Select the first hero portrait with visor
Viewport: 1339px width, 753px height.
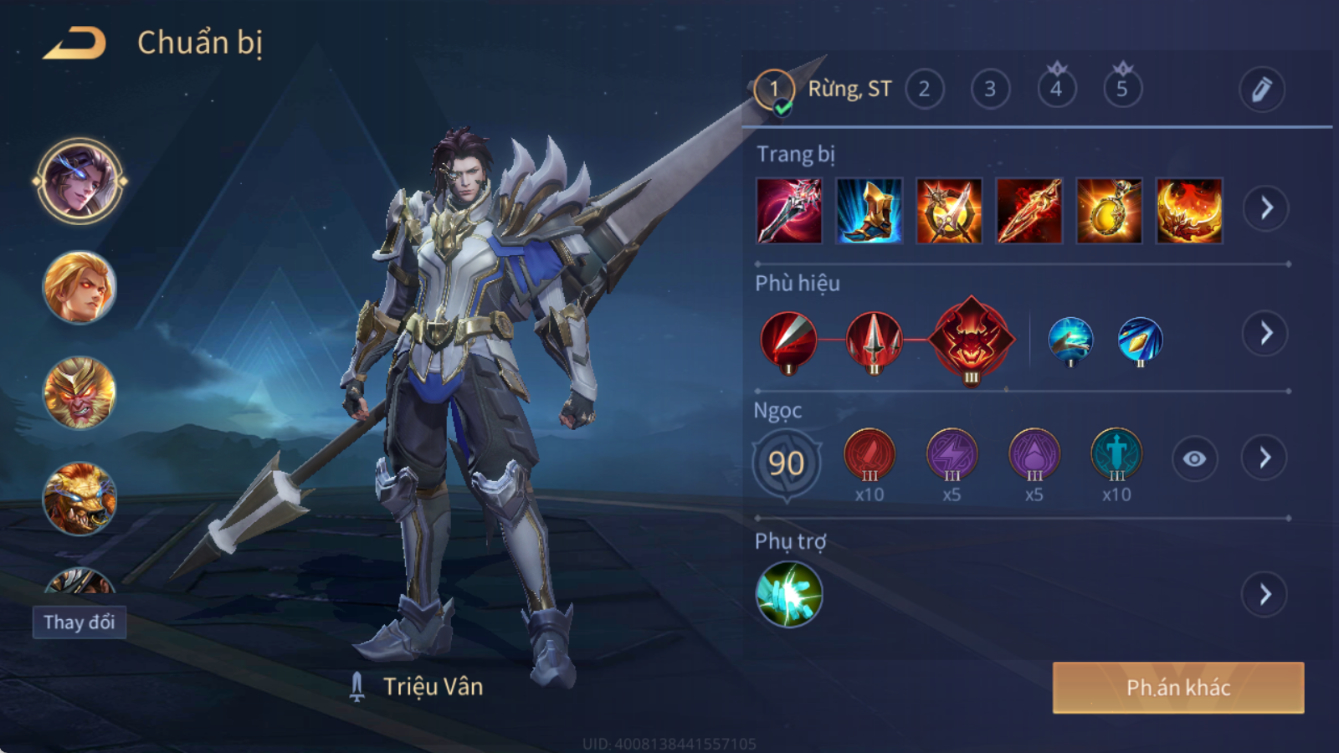pyautogui.click(x=80, y=181)
